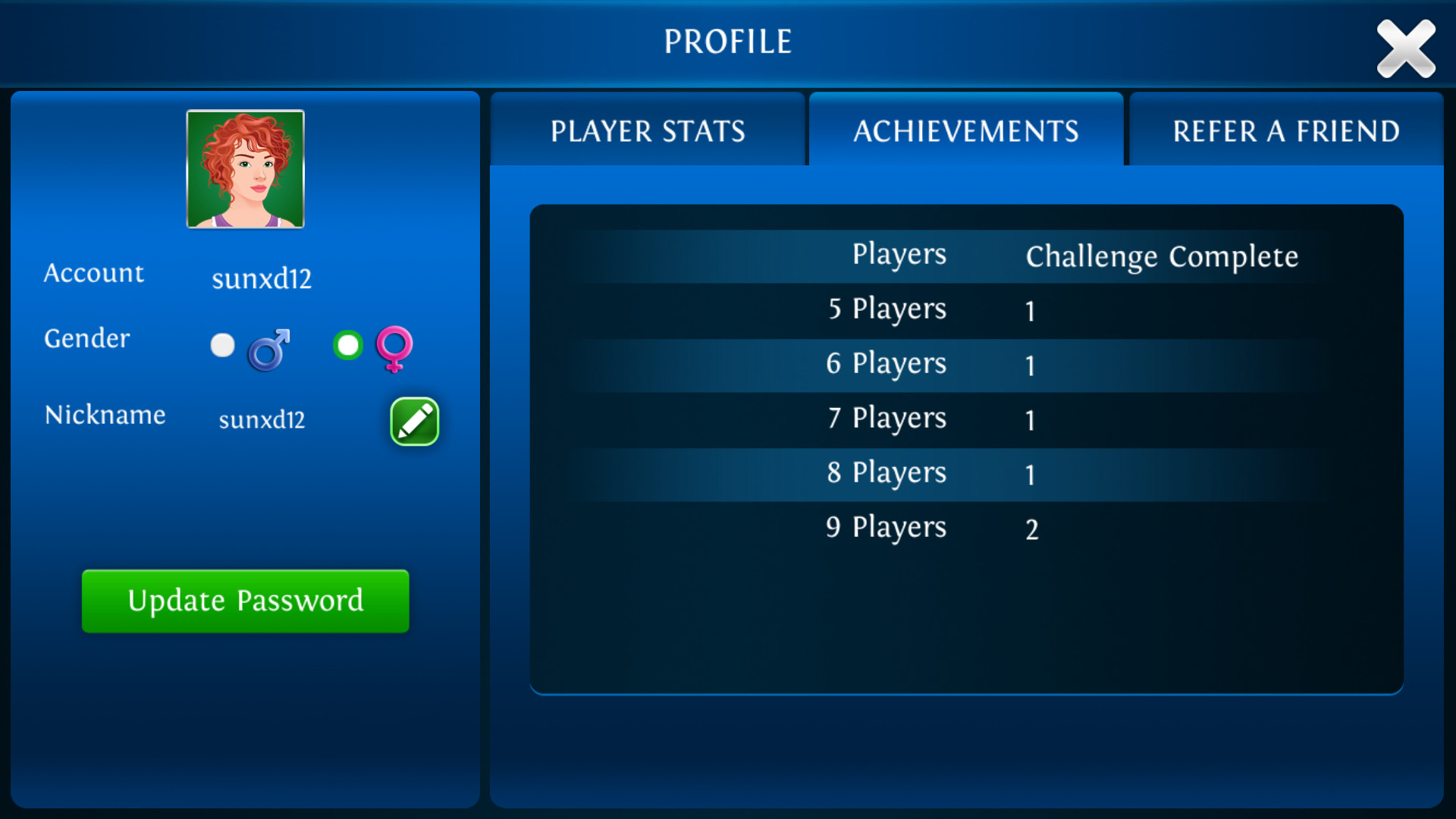Open the REFER A FRIEND tab
The height and width of the screenshot is (819, 1456).
point(1286,130)
